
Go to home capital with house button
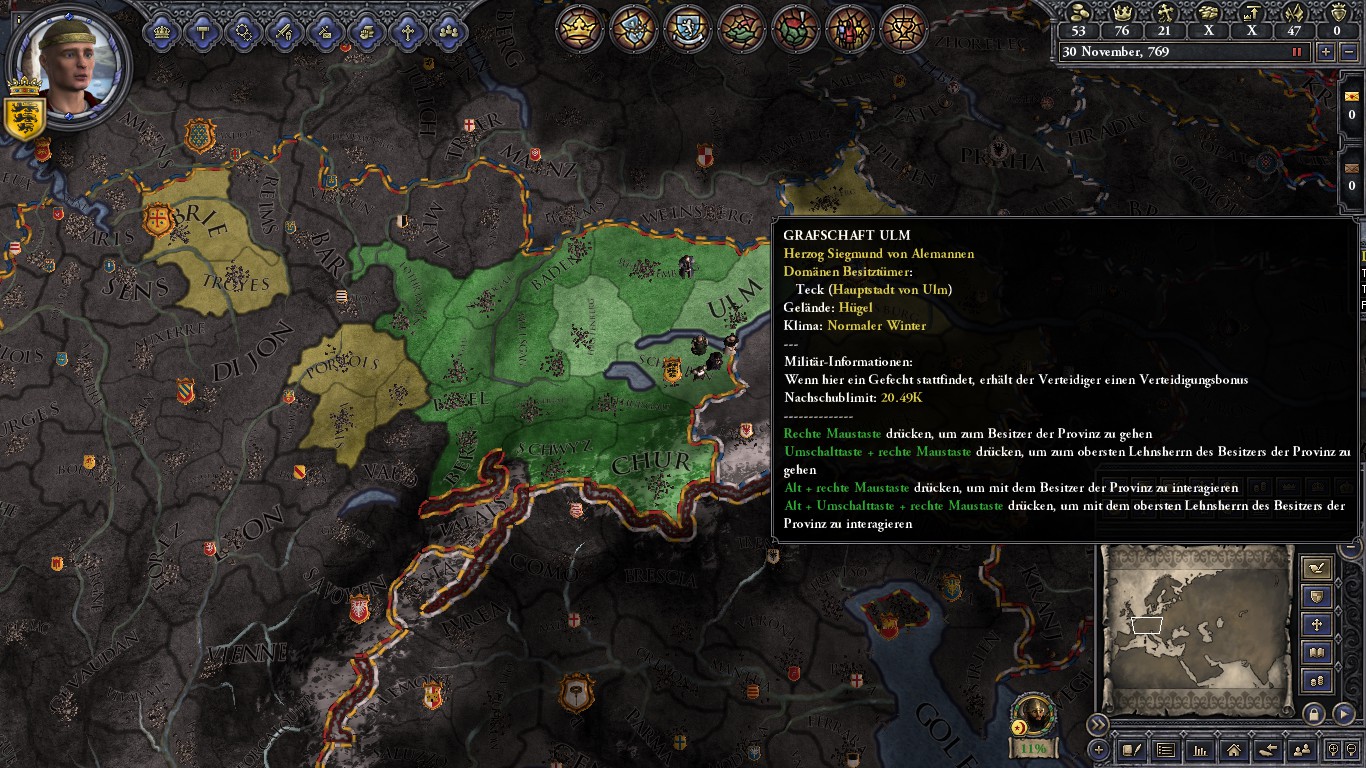click(x=1234, y=749)
